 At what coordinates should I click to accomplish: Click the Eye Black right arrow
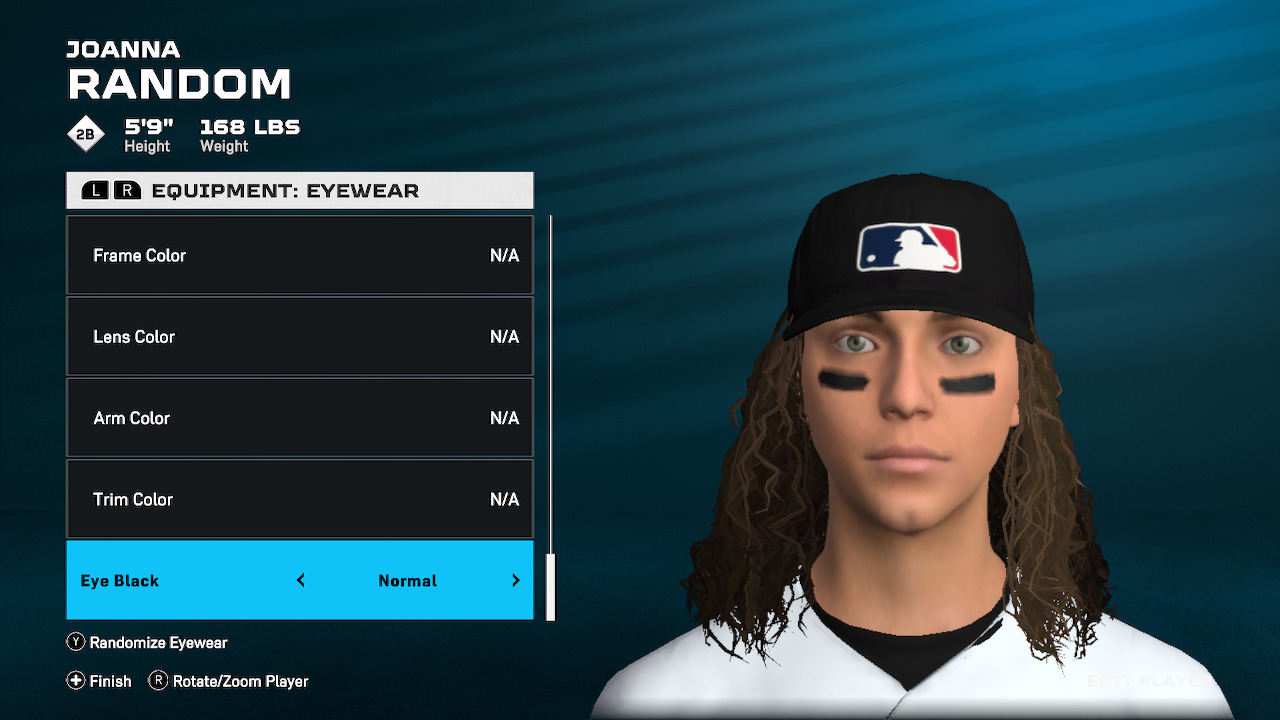coord(516,581)
